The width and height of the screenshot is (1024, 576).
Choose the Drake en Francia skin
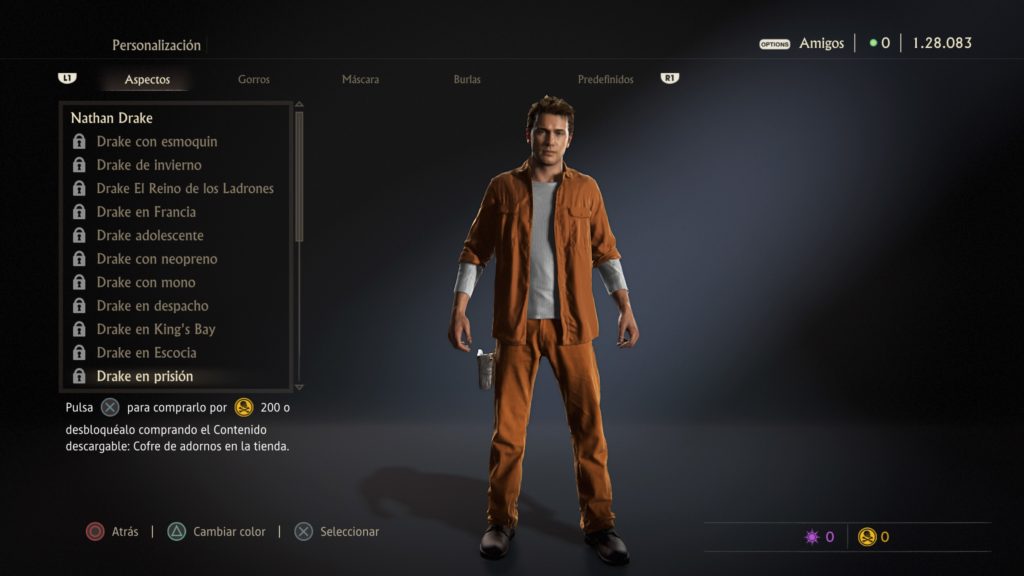click(146, 212)
